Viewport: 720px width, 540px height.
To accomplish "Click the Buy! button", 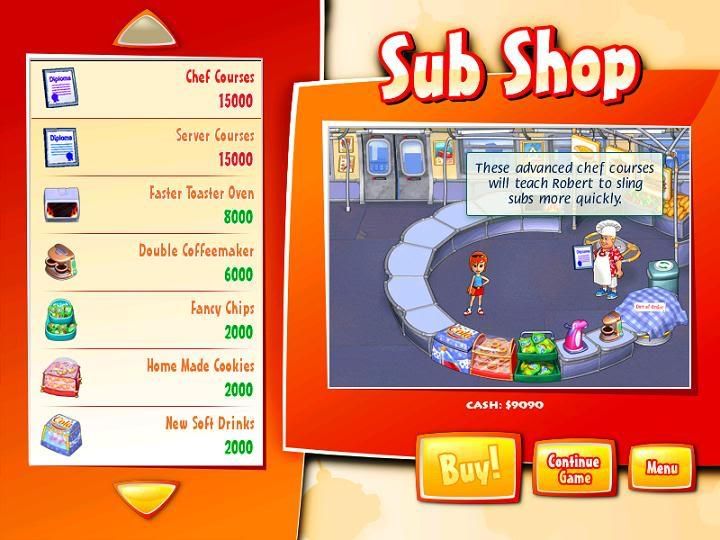I will [x=468, y=468].
